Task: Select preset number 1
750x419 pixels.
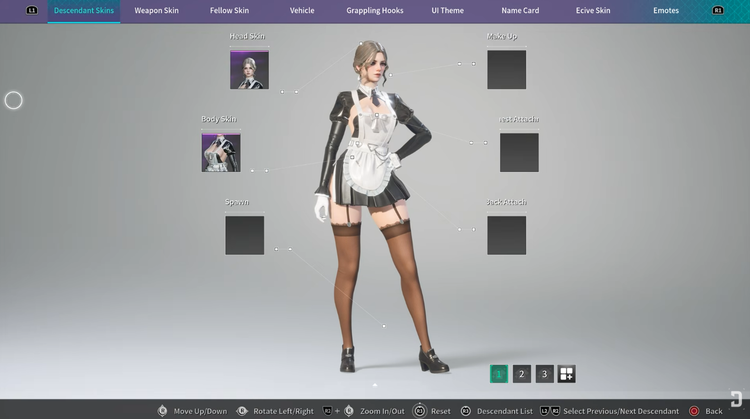Action: pos(499,374)
